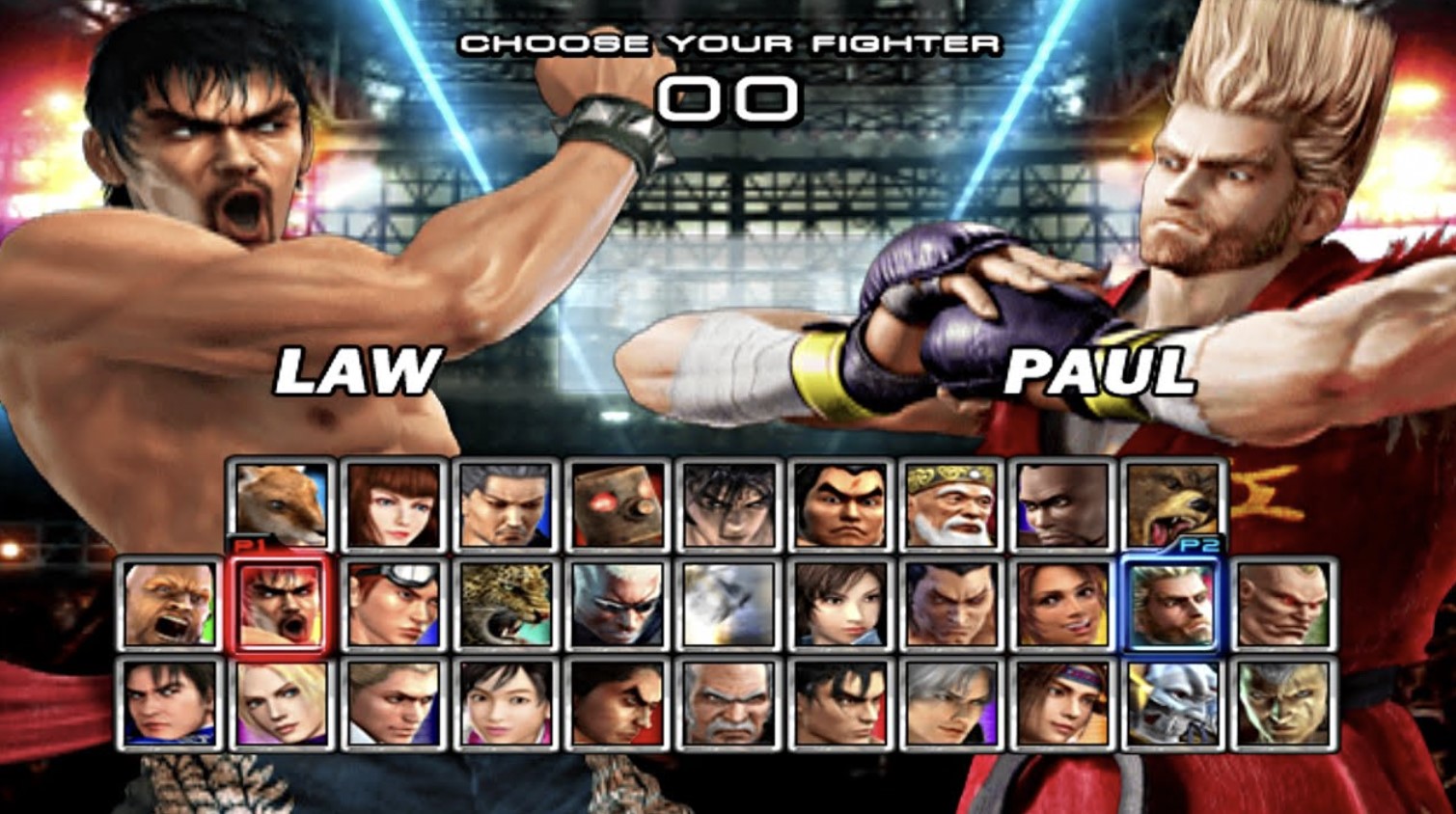Viewport: 1456px width, 814px height.
Task: Select Kuma the bear portrait
Action: point(1172,502)
